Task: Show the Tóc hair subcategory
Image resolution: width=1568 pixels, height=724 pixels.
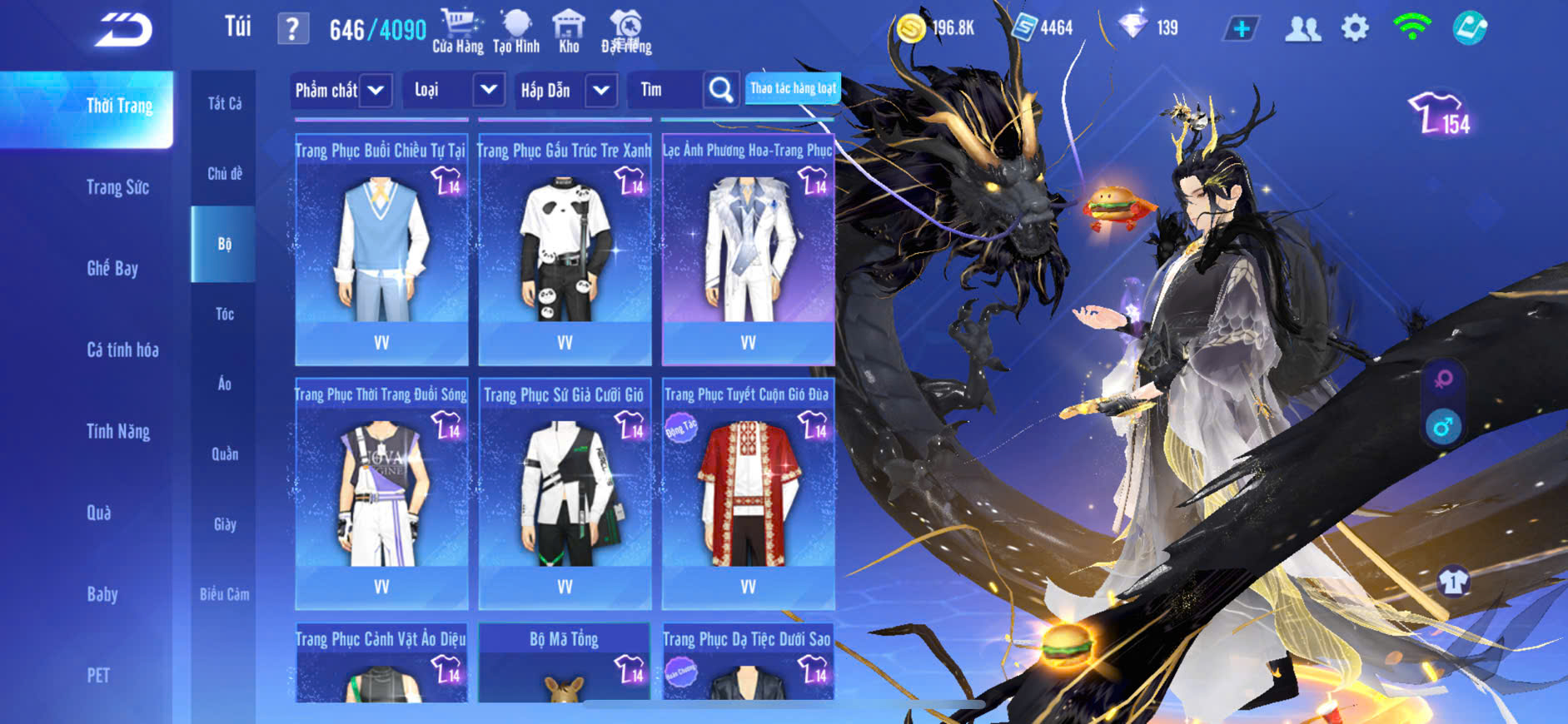Action: click(224, 314)
